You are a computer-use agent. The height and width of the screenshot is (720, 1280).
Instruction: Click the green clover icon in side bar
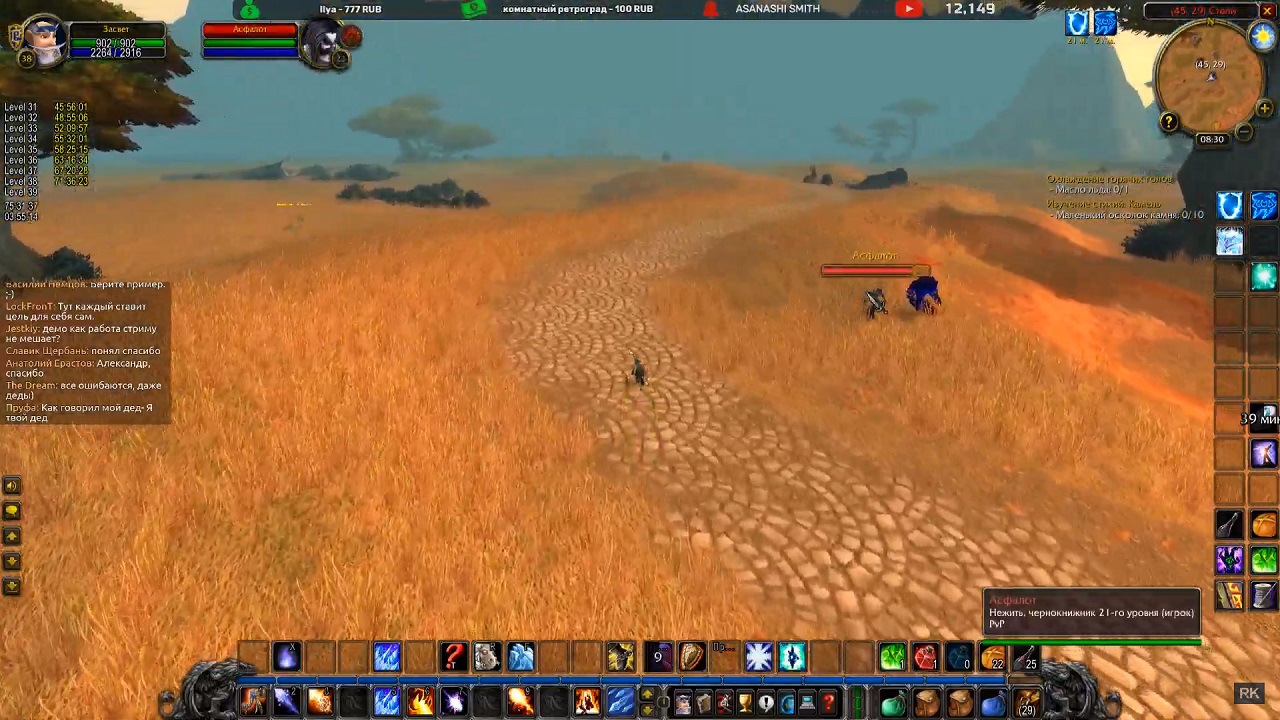(x=1264, y=559)
